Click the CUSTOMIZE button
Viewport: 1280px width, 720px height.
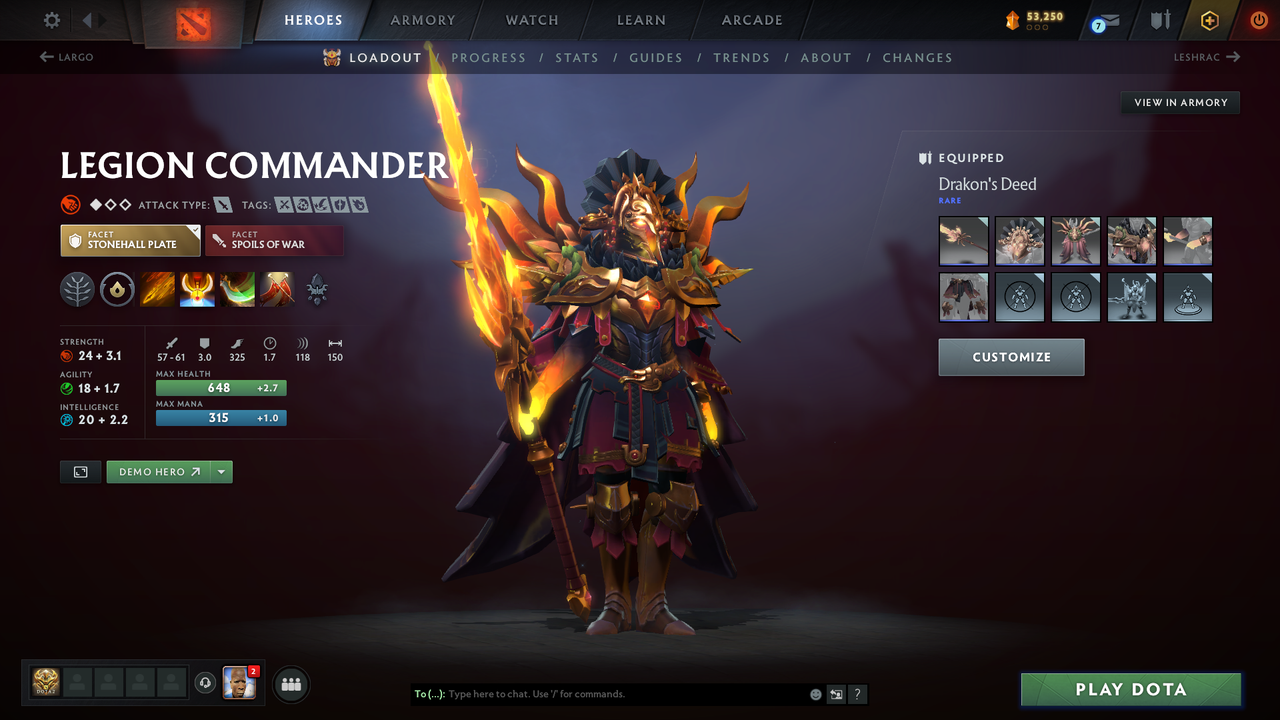(1011, 357)
